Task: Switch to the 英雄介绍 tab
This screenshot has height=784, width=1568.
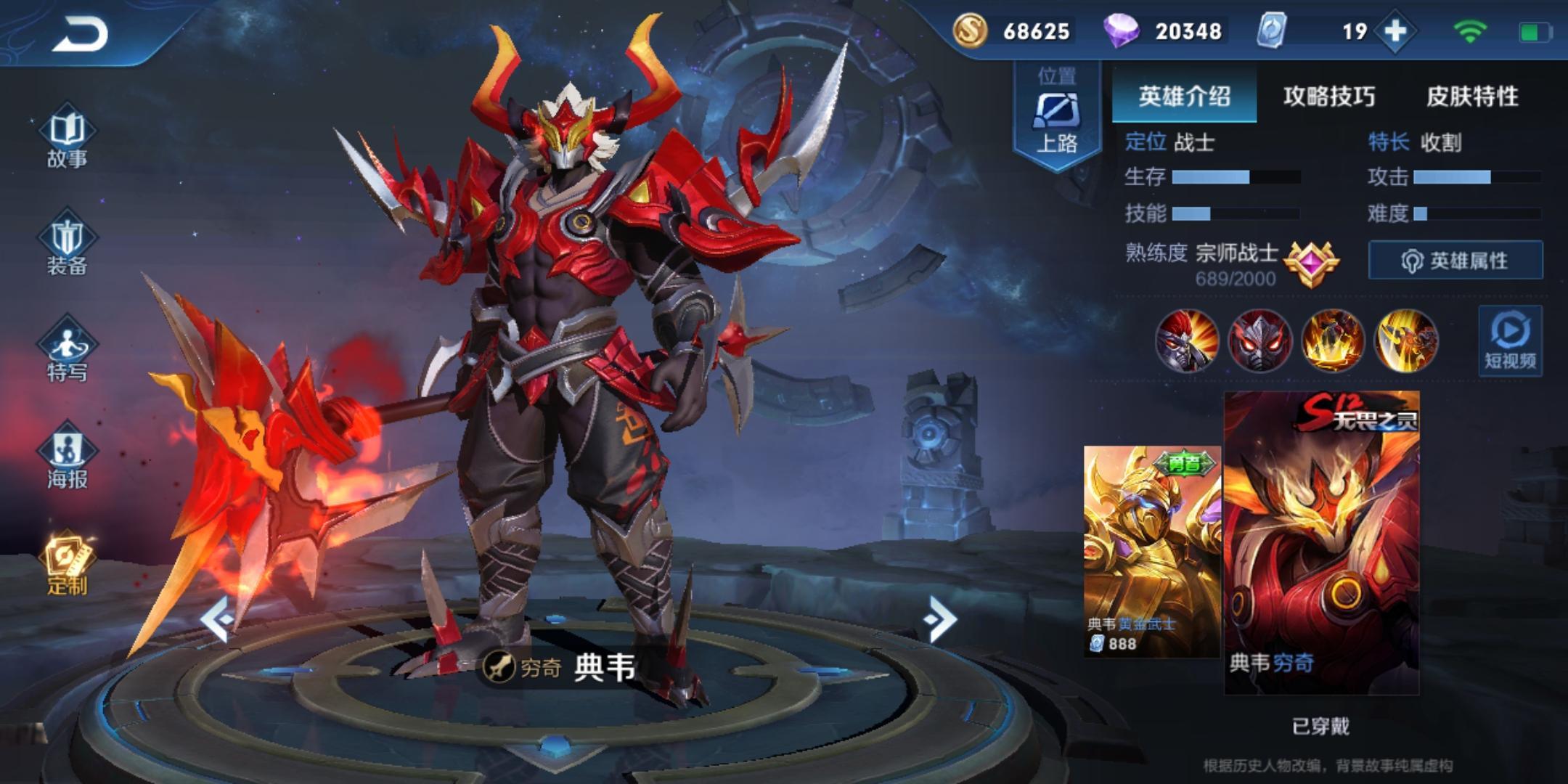Action: [1184, 96]
